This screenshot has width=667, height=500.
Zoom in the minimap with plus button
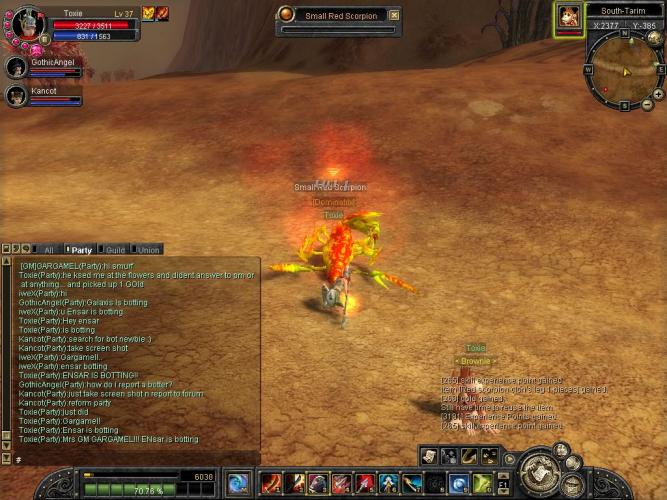657,94
